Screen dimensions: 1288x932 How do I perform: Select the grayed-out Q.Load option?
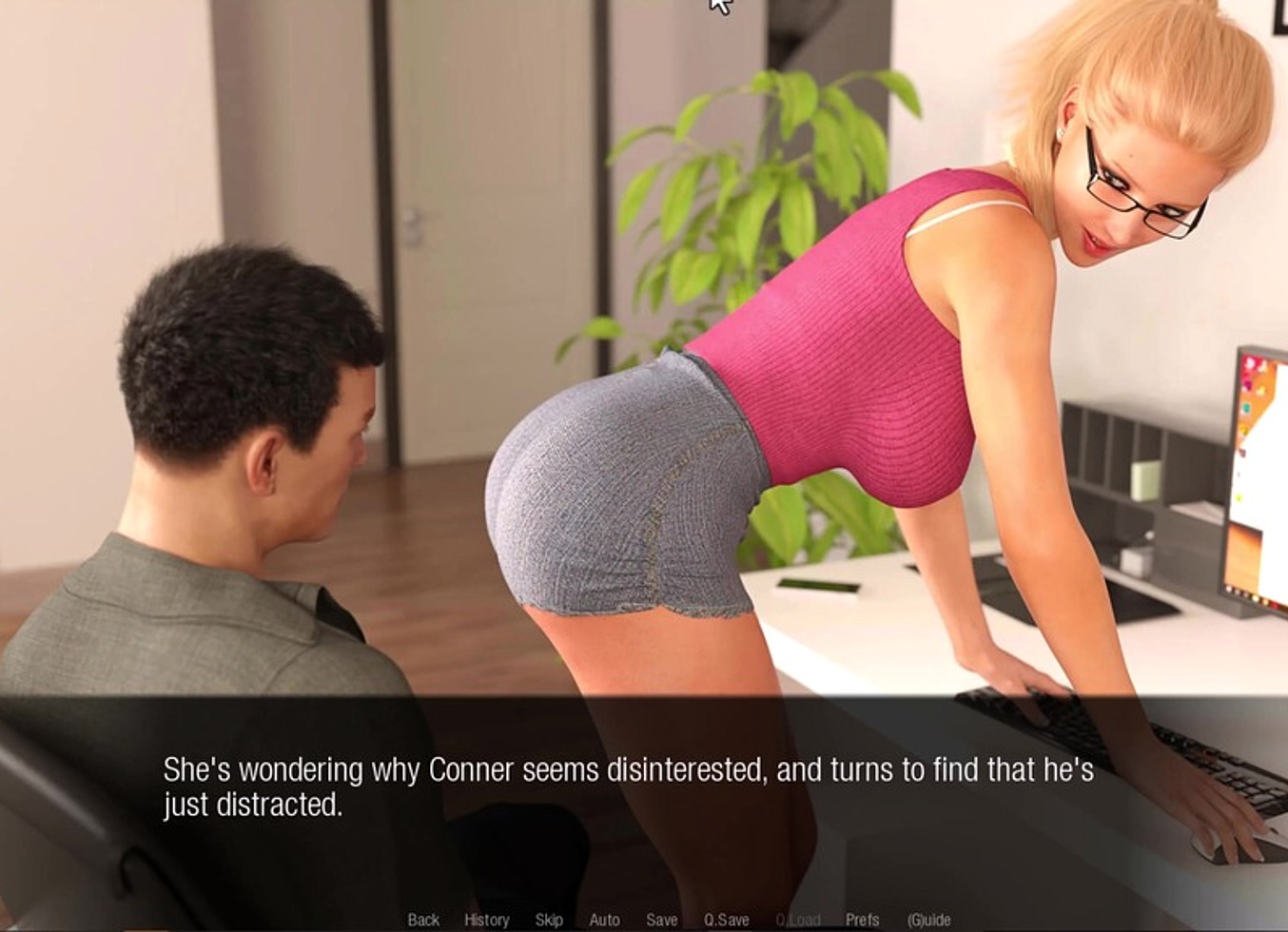coord(797,920)
